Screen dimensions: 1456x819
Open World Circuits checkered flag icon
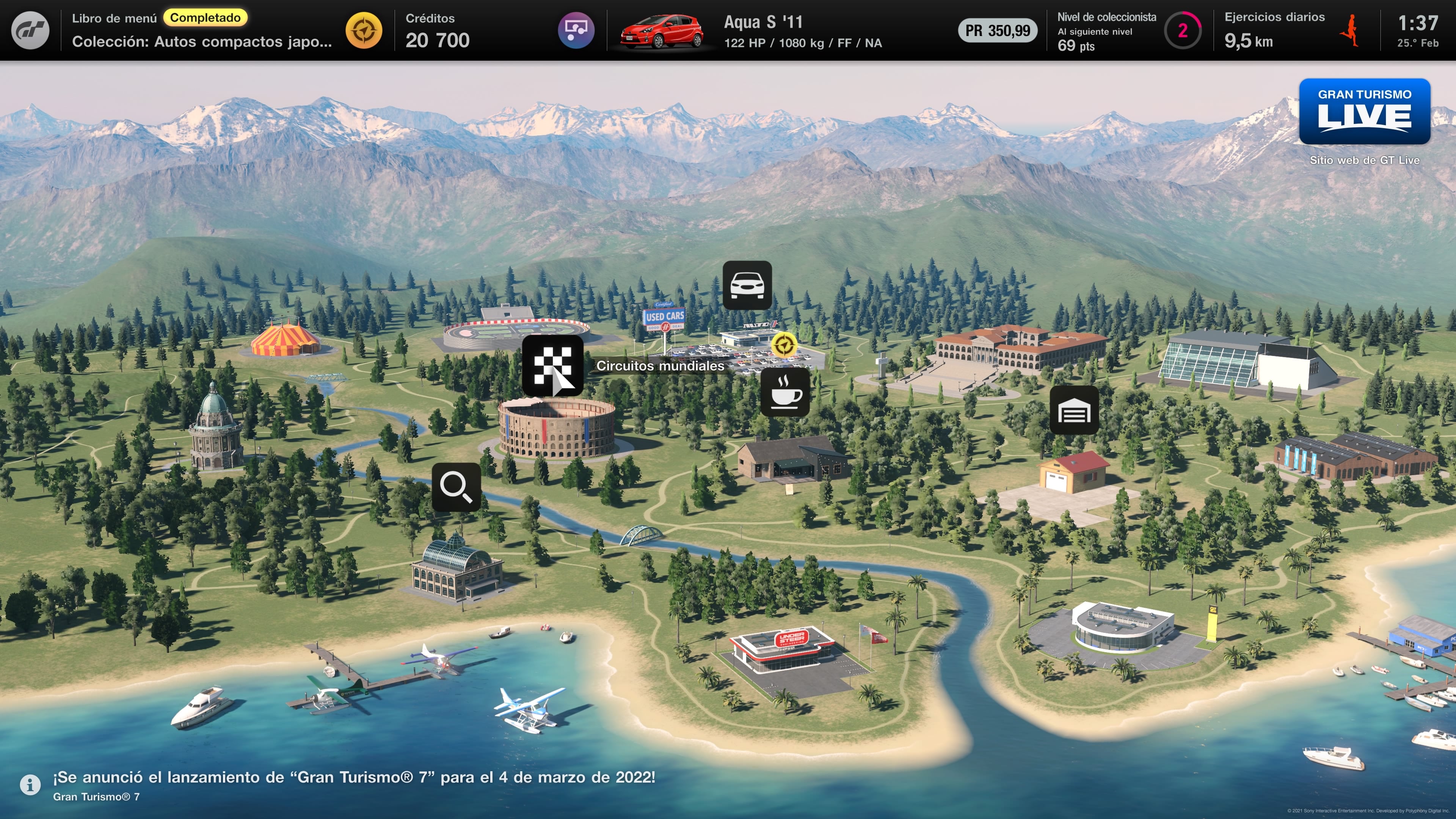click(552, 364)
